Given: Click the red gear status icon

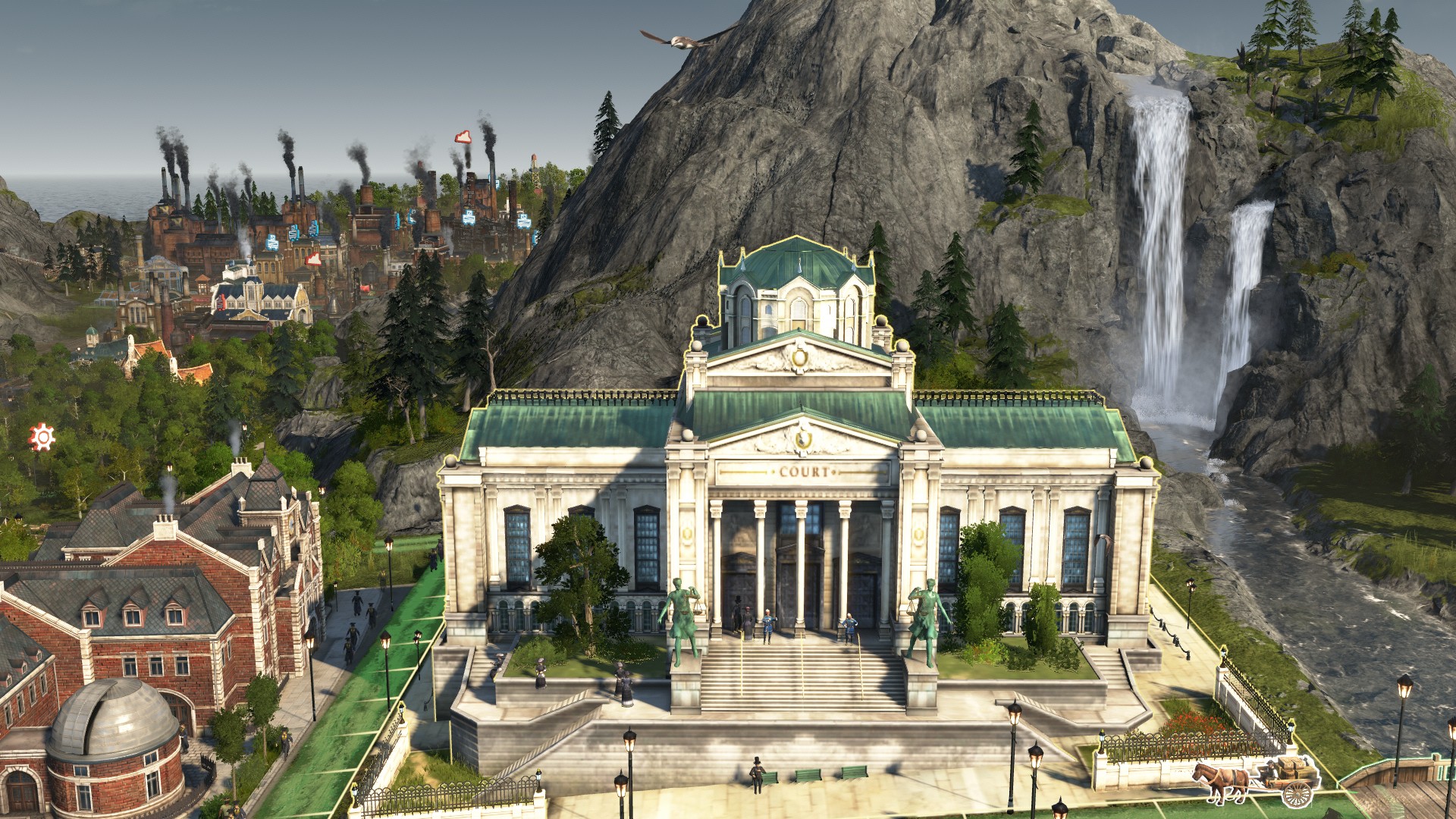Looking at the screenshot, I should tap(42, 437).
